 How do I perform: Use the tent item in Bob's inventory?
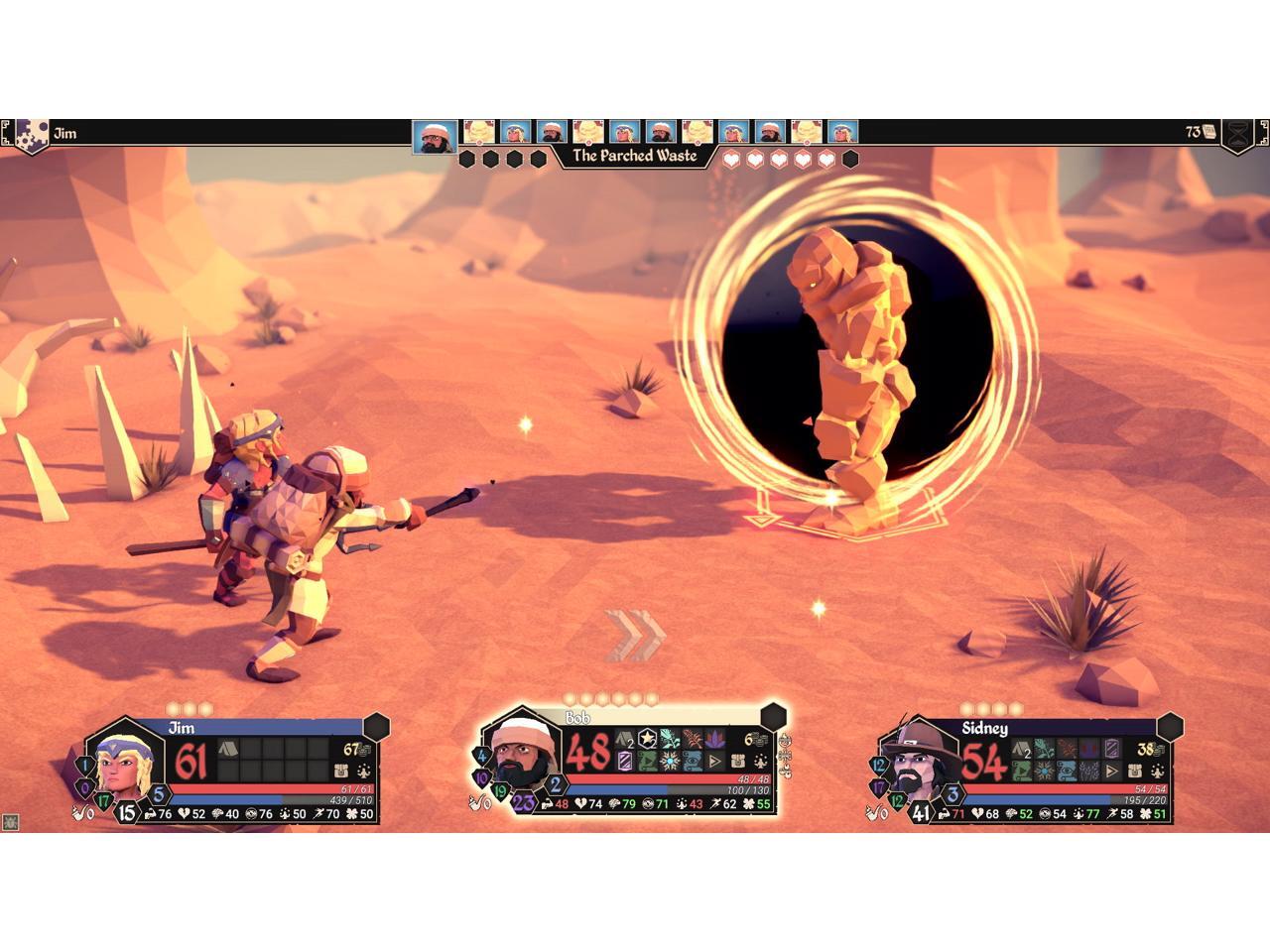click(x=625, y=739)
